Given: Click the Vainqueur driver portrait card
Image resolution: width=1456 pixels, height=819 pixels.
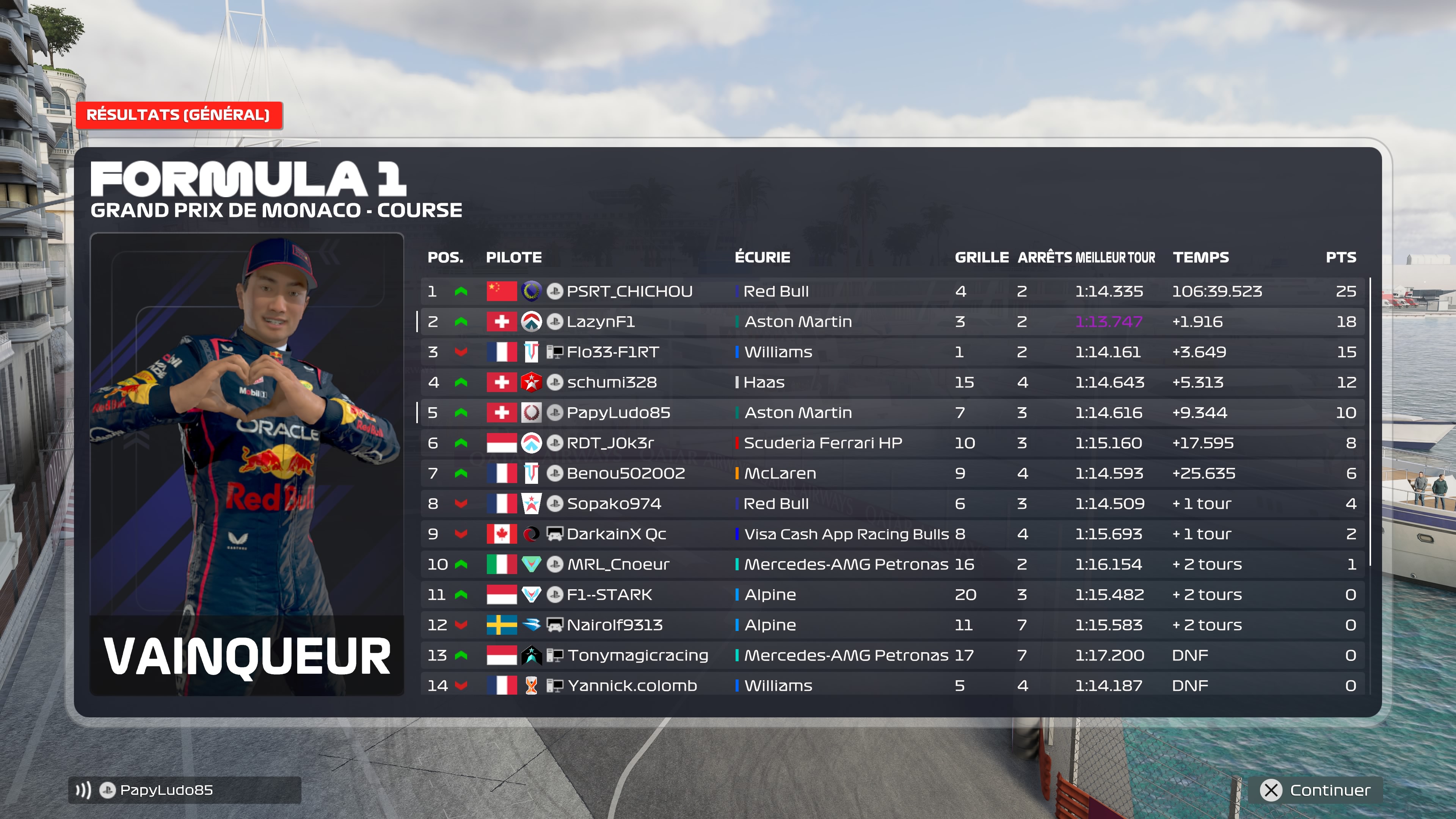Looking at the screenshot, I should coord(247,463).
